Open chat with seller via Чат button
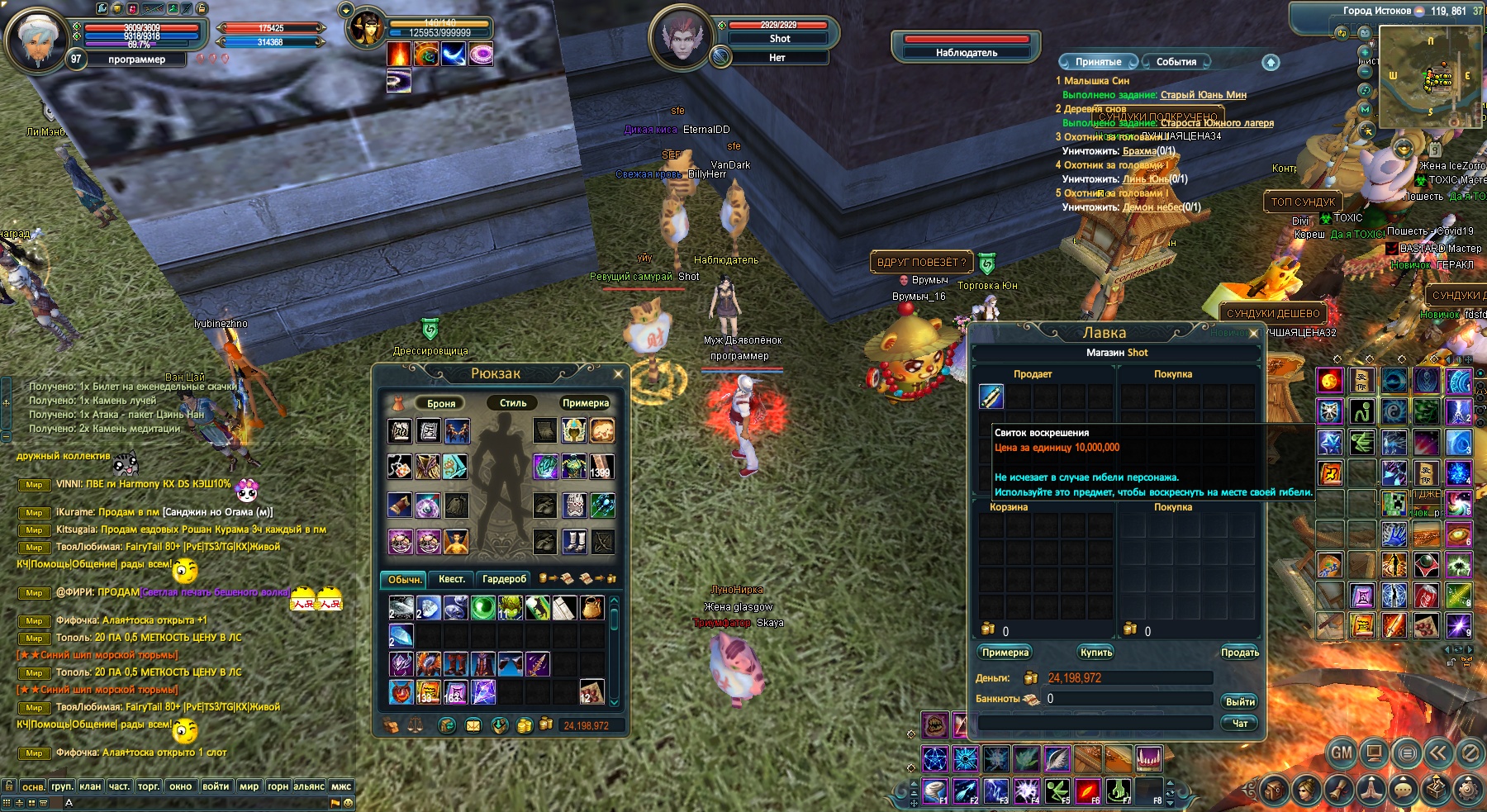Viewport: 1487px width, 812px height. pyautogui.click(x=1239, y=723)
